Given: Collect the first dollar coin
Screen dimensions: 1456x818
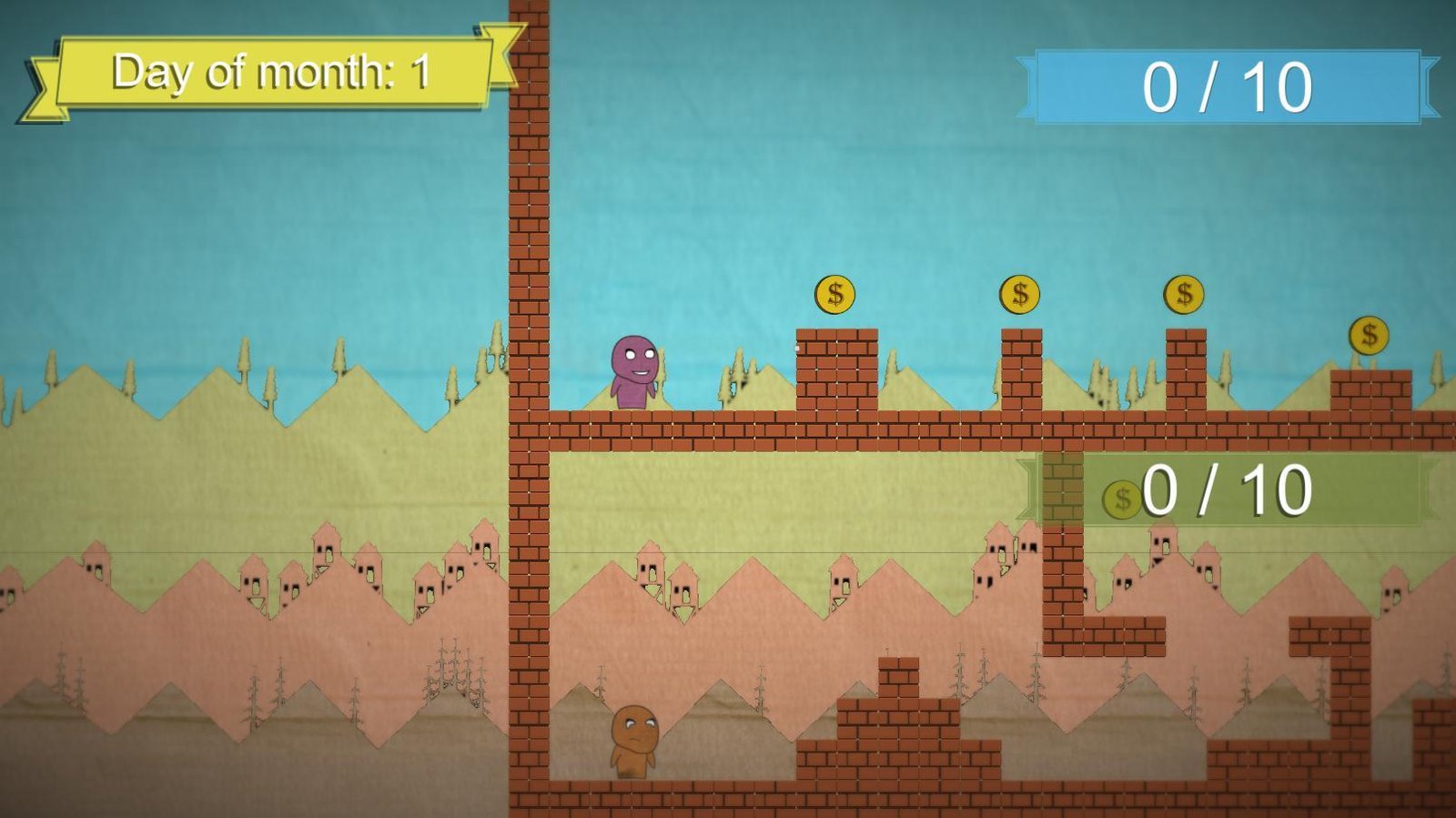Looking at the screenshot, I should click(x=834, y=293).
